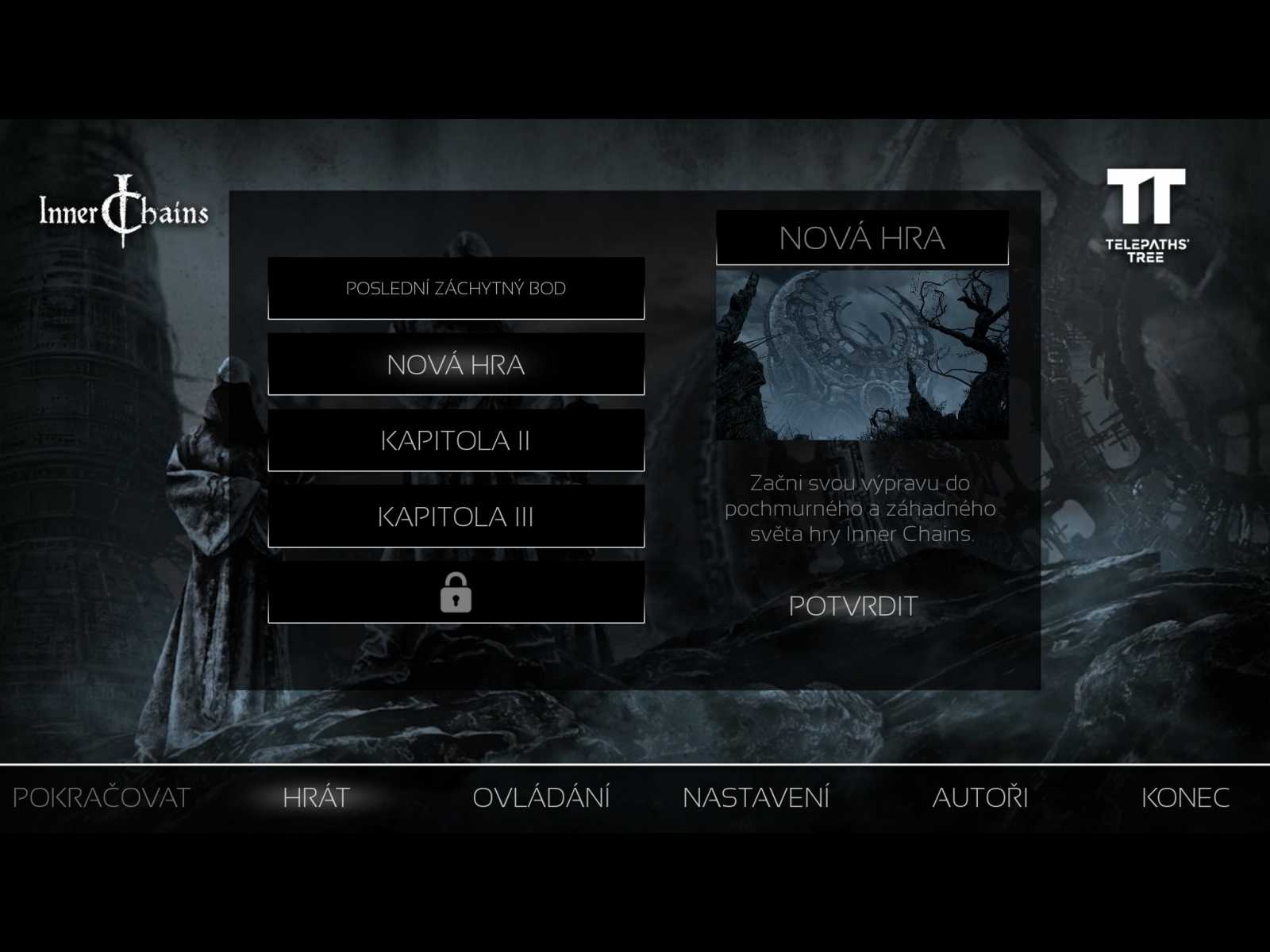Viewport: 1270px width, 952px height.
Task: Select the HRÁT menu item
Action: click(316, 797)
